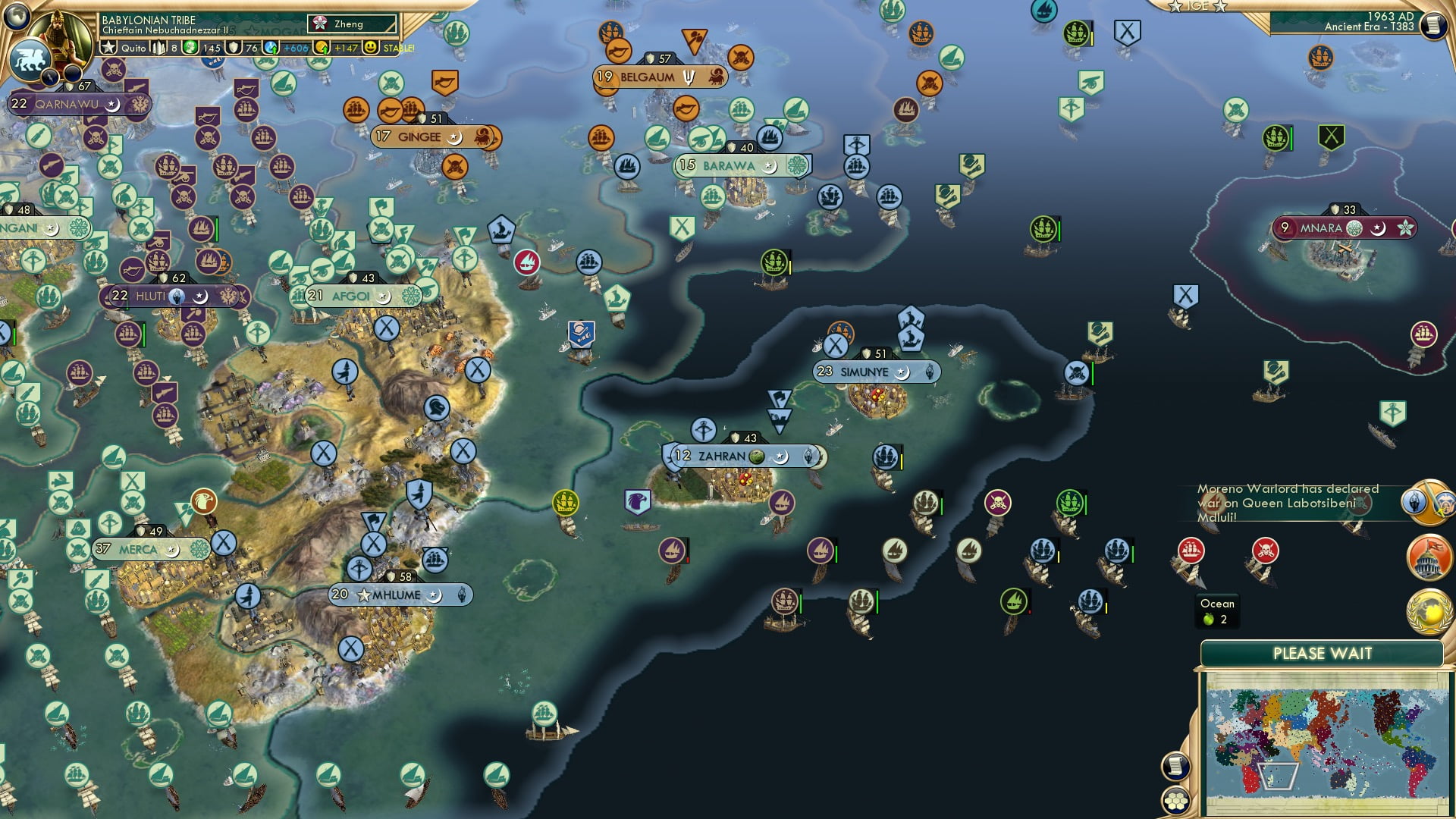Click the smiley happiness icon showing STABLE
Viewport: 1456px width, 819px height.
click(371, 48)
